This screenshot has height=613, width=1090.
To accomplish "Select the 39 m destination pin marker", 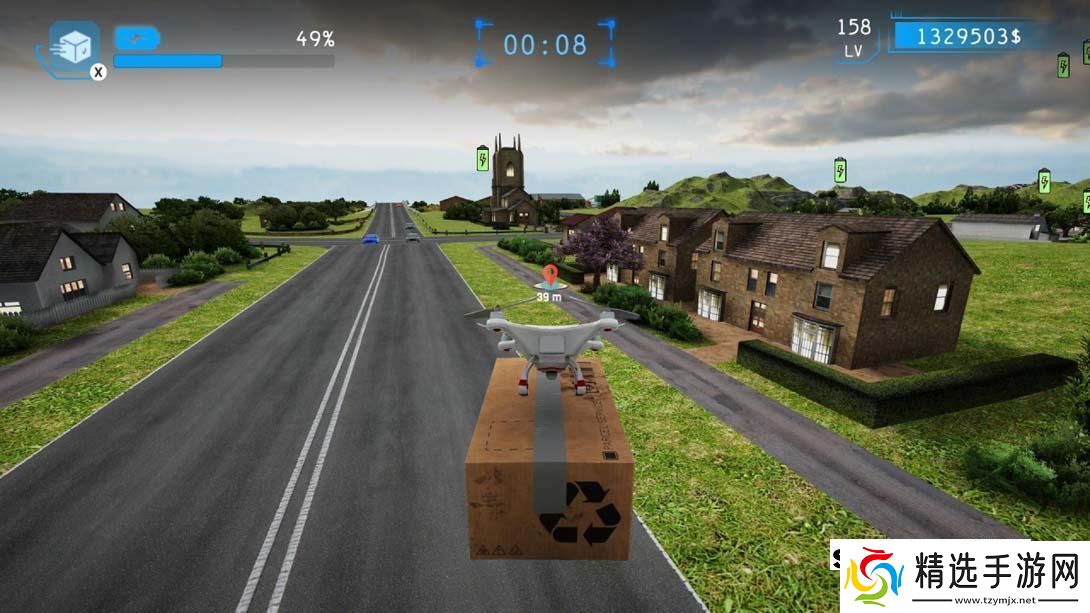I will pyautogui.click(x=548, y=276).
